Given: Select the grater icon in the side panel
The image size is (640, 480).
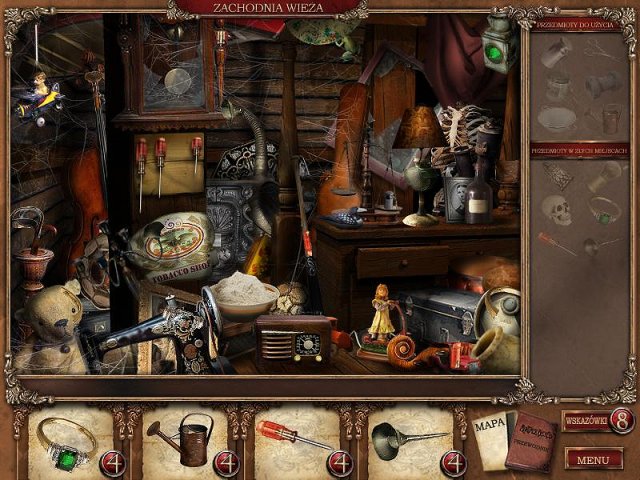Looking at the screenshot, I should tap(557, 176).
